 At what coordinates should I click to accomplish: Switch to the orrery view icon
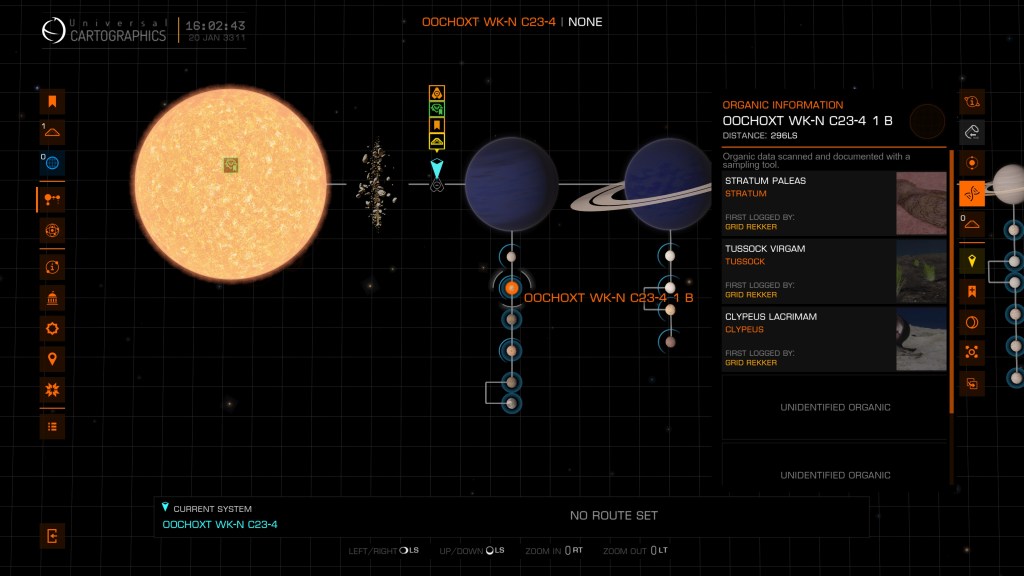(x=52, y=231)
